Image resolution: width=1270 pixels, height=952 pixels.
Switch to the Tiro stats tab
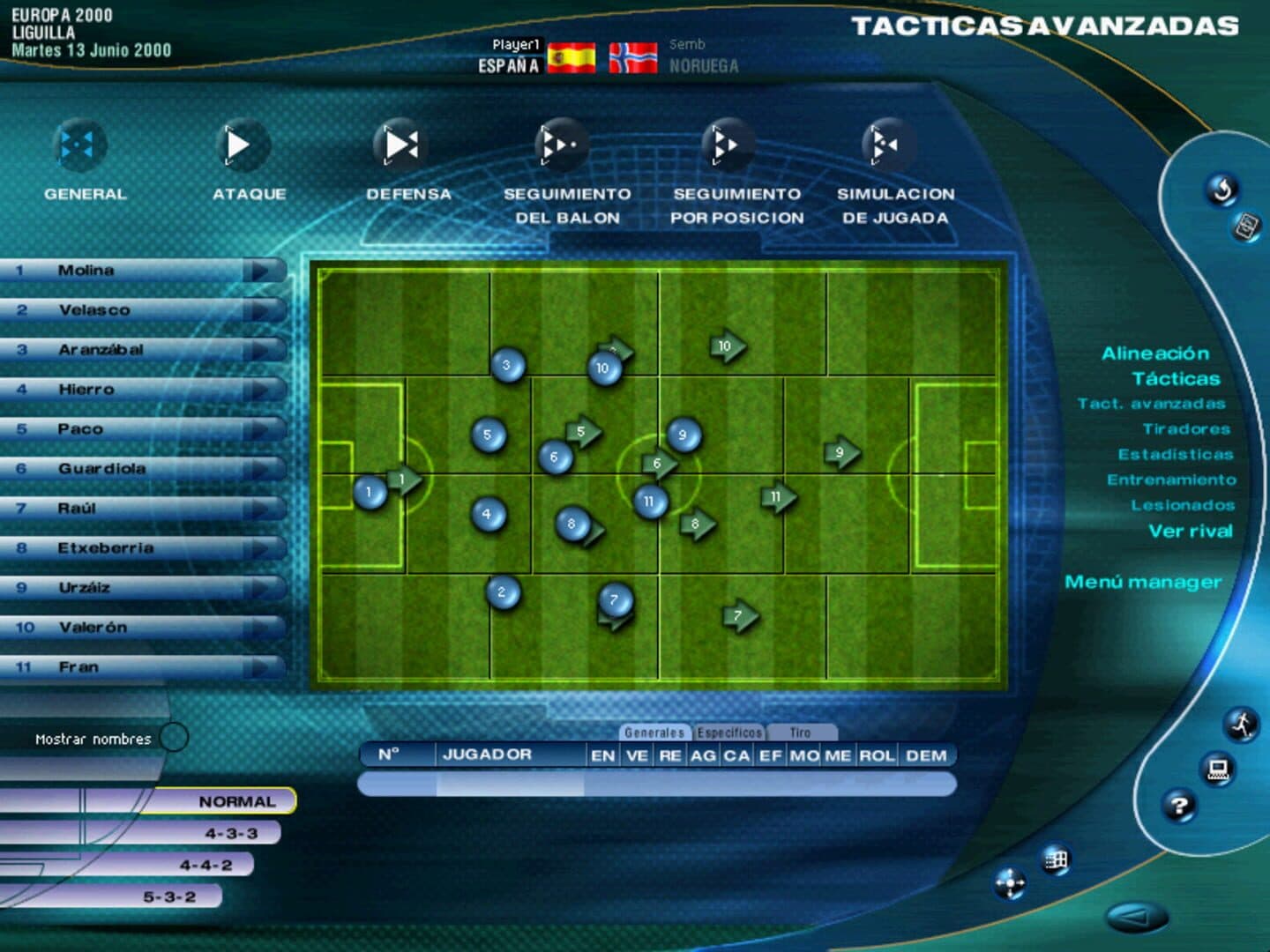[800, 733]
